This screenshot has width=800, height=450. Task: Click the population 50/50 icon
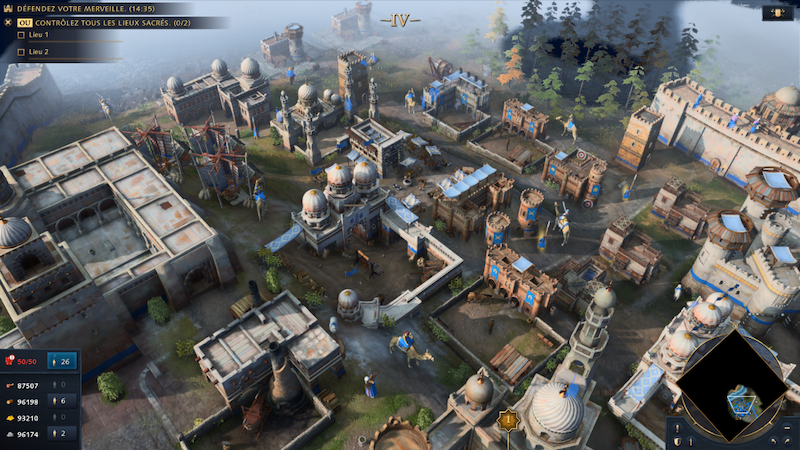point(22,361)
